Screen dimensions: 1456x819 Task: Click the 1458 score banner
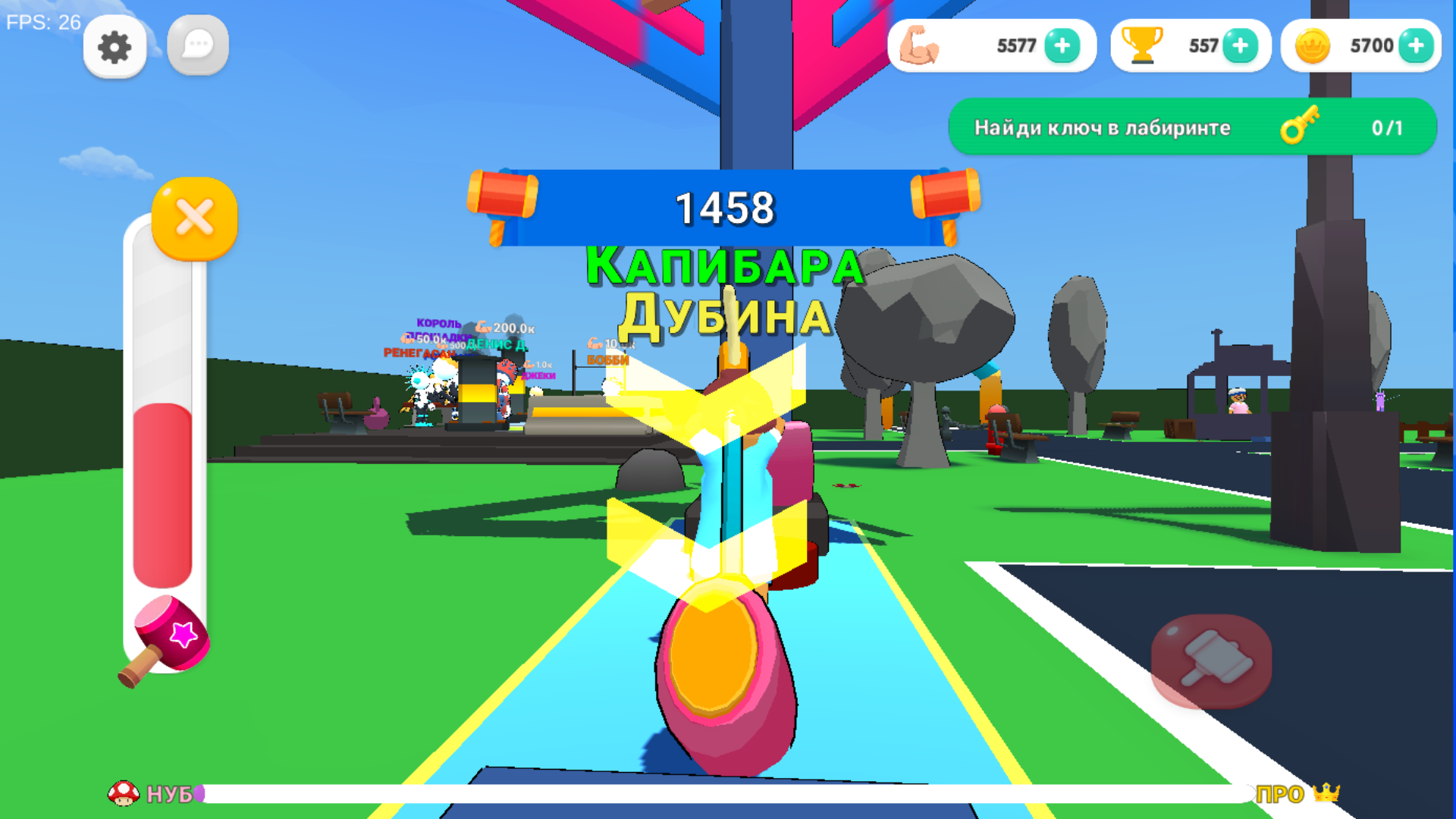pyautogui.click(x=726, y=207)
